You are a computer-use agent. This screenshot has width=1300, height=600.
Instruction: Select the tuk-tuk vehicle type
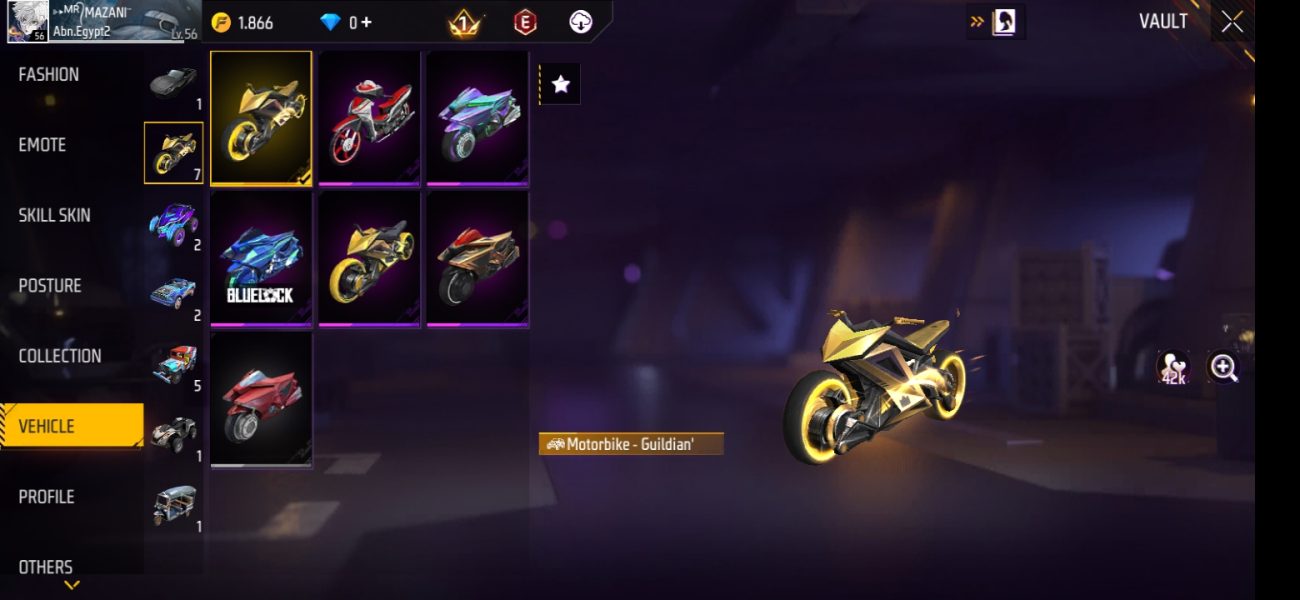pos(174,505)
